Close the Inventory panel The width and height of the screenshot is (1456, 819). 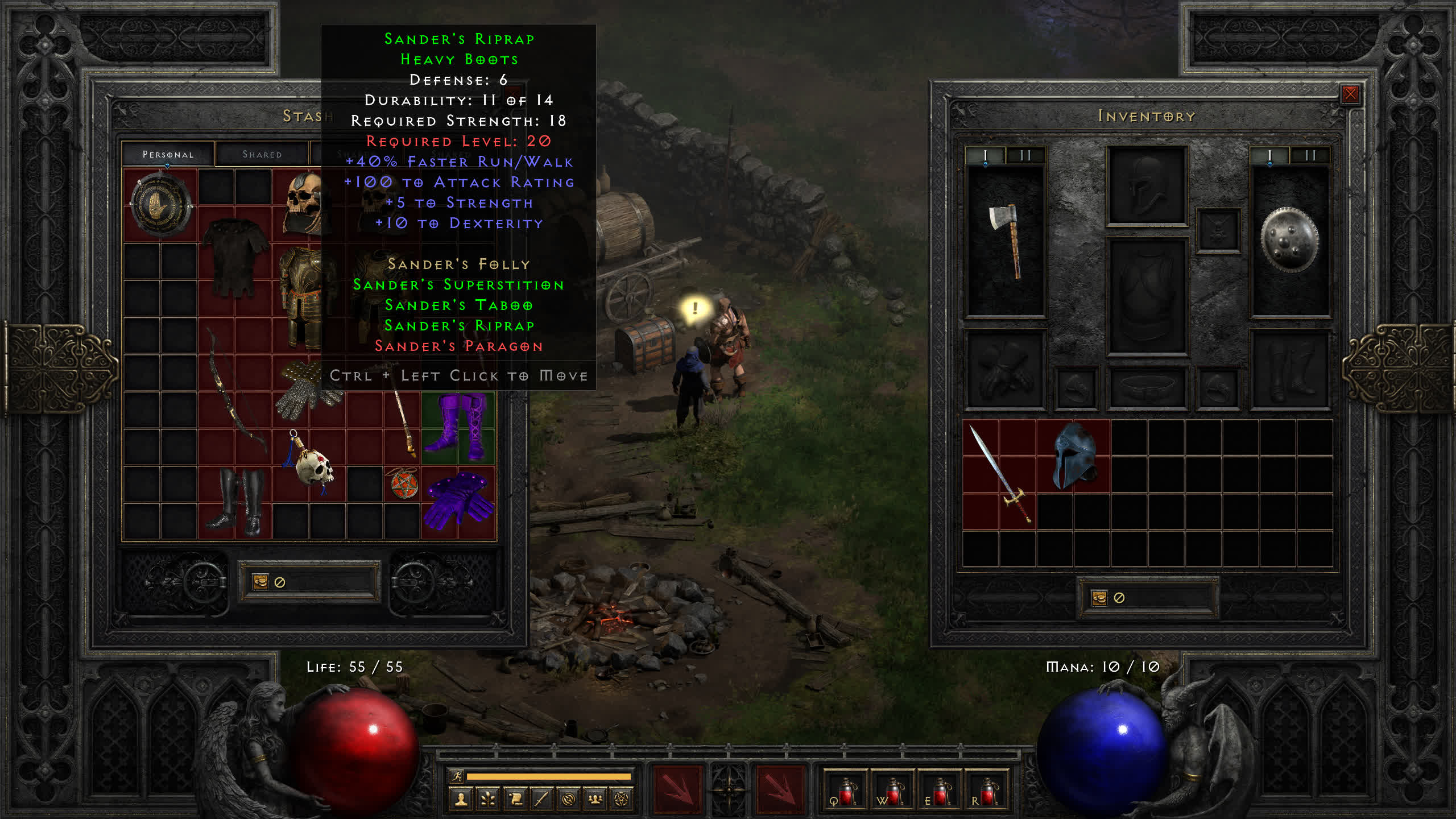click(x=1350, y=94)
